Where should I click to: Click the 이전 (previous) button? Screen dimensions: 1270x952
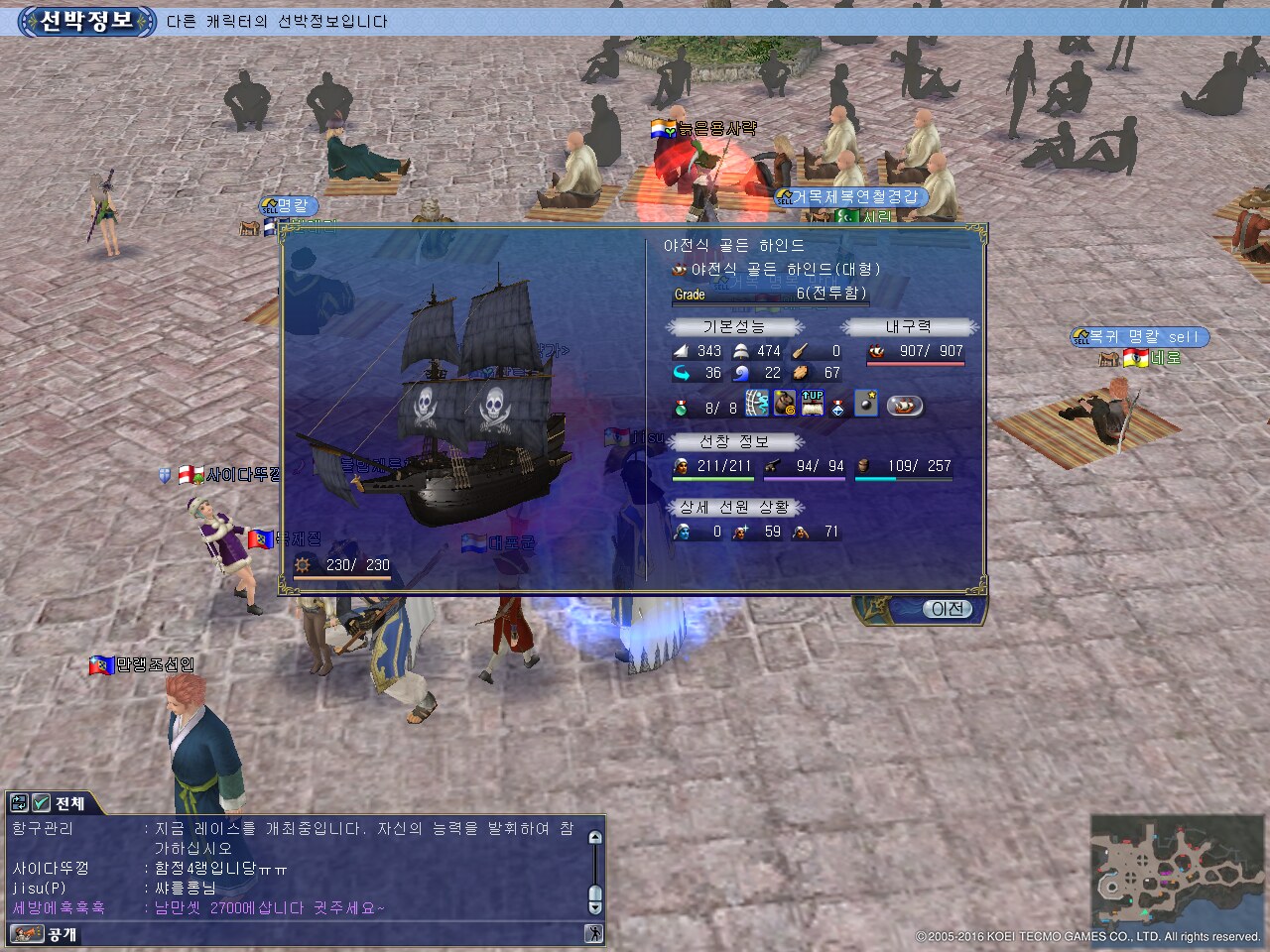tap(947, 609)
